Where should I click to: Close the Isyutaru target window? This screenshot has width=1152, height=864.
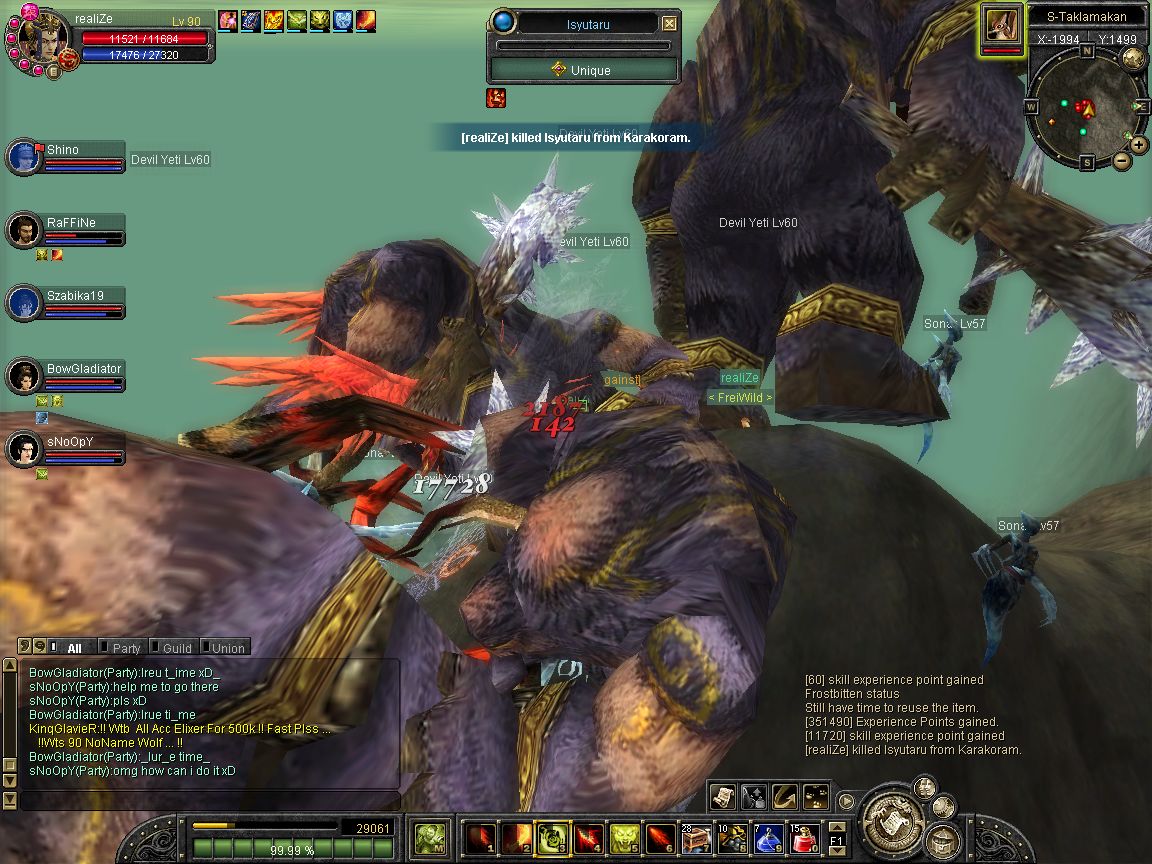[670, 23]
